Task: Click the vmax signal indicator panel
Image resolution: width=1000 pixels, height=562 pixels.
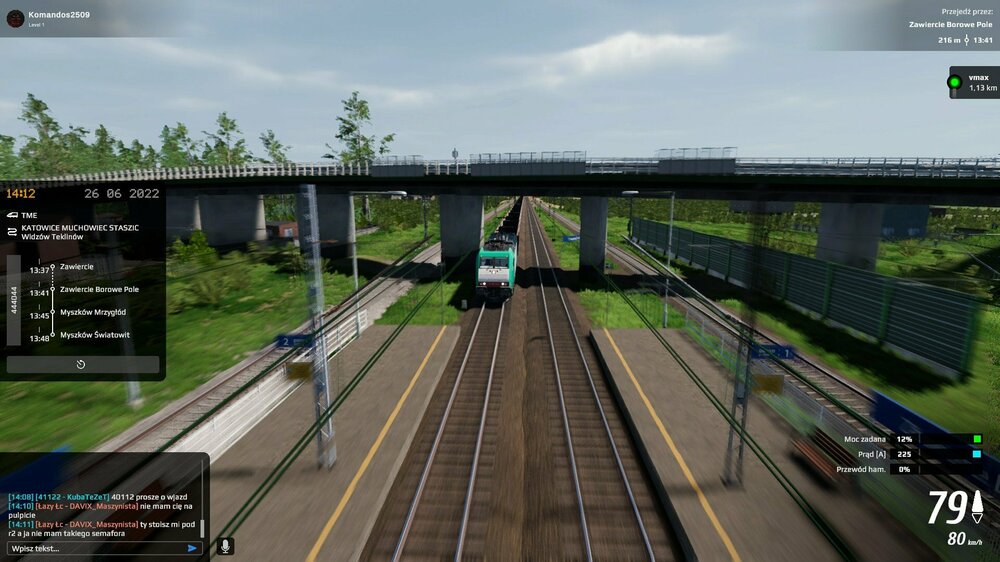Action: (973, 82)
